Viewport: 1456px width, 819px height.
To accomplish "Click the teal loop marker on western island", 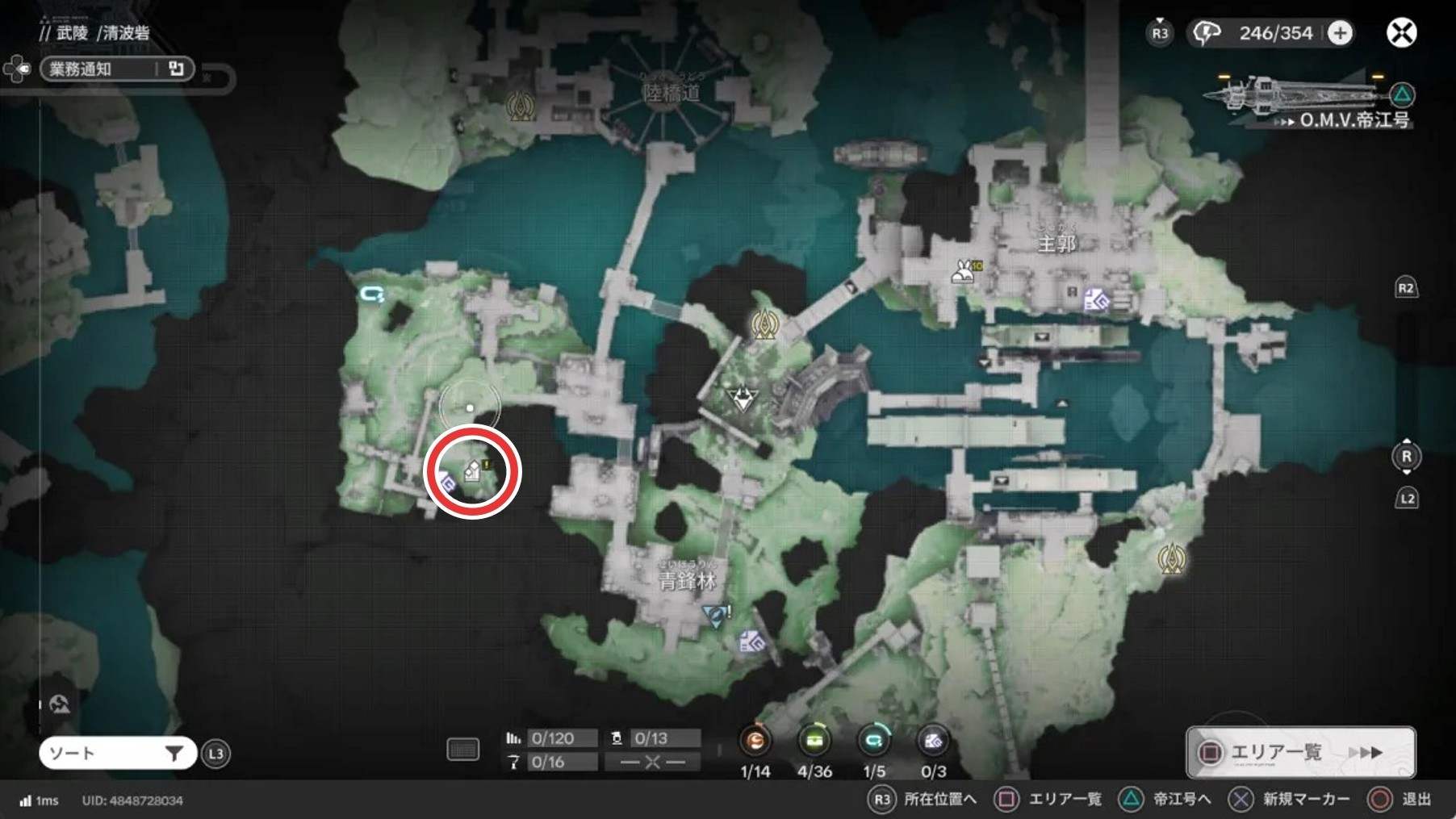I will 372,295.
